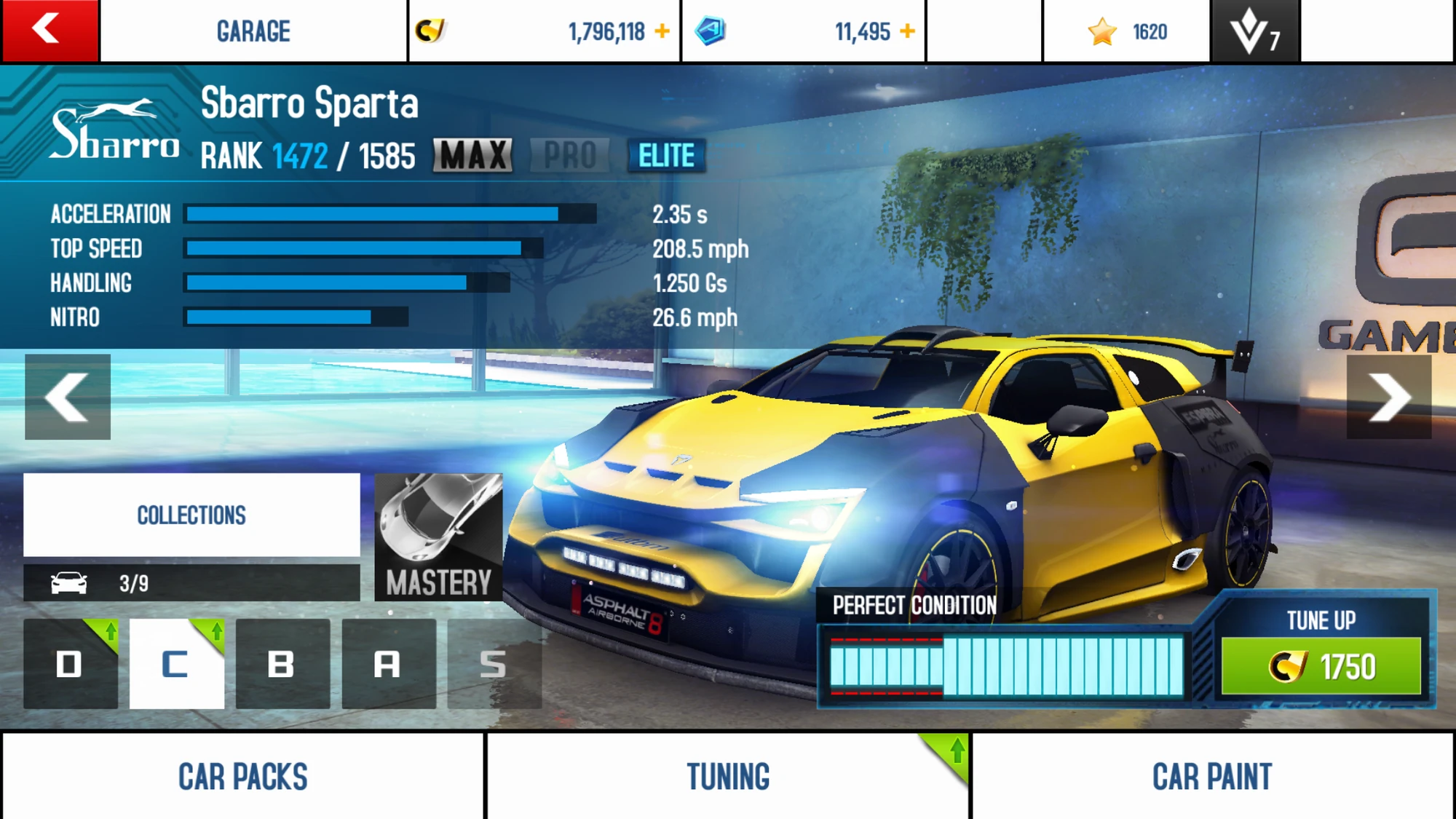Image resolution: width=1456 pixels, height=819 pixels.
Task: Go back using the red arrow button
Action: [50, 31]
